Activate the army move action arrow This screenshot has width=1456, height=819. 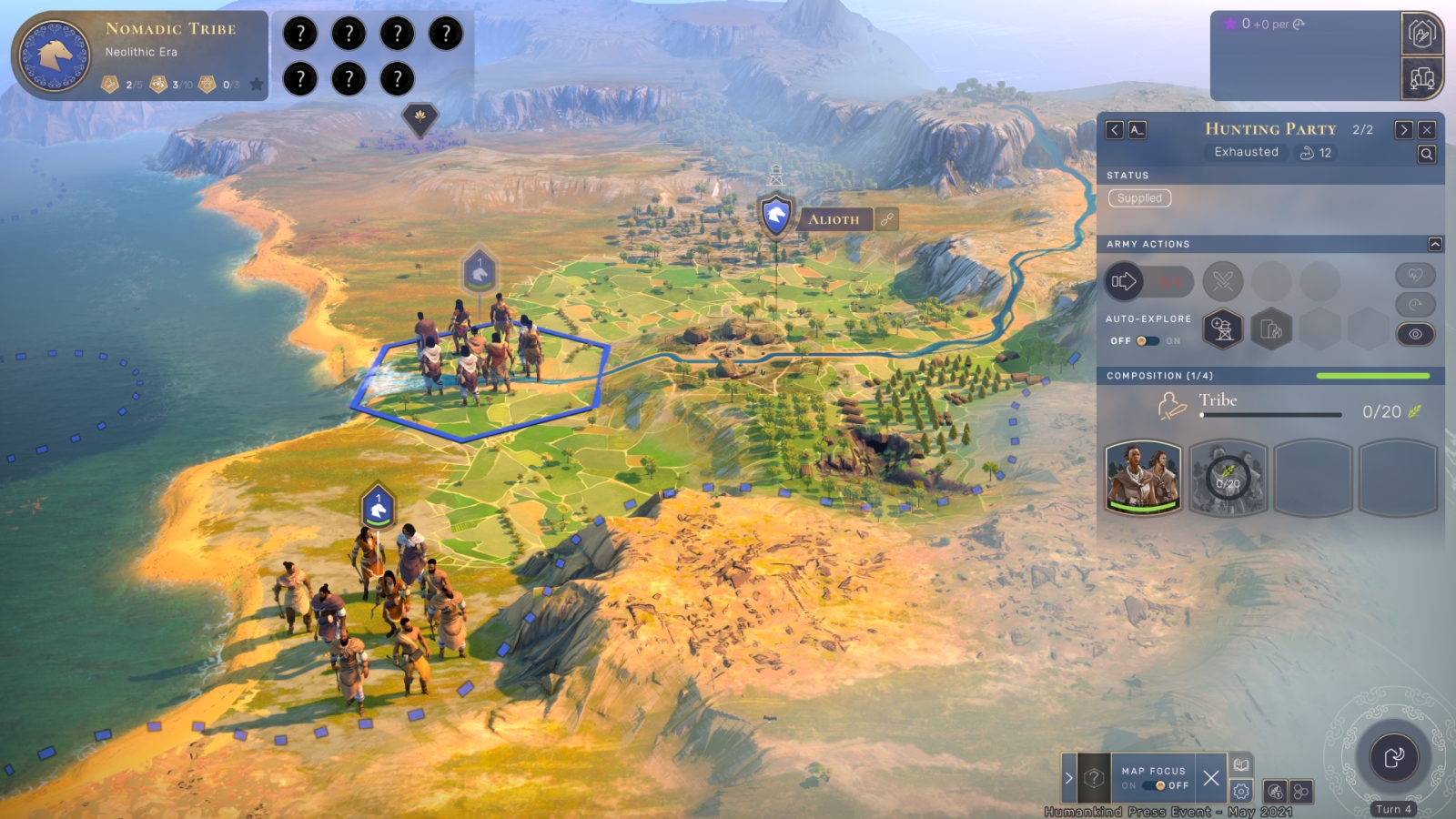[1124, 281]
